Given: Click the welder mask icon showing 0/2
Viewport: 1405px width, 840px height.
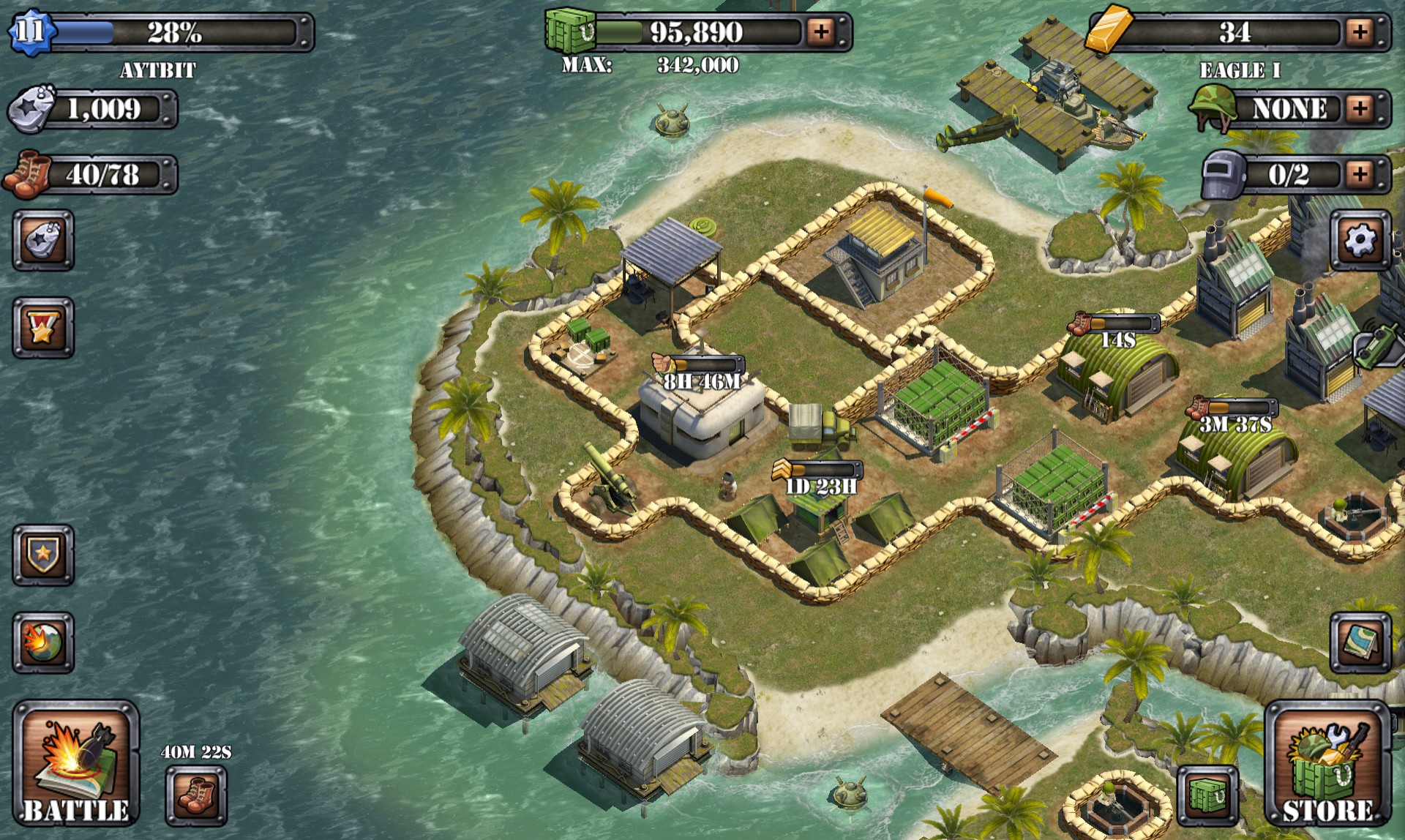Looking at the screenshot, I should tap(1222, 173).
